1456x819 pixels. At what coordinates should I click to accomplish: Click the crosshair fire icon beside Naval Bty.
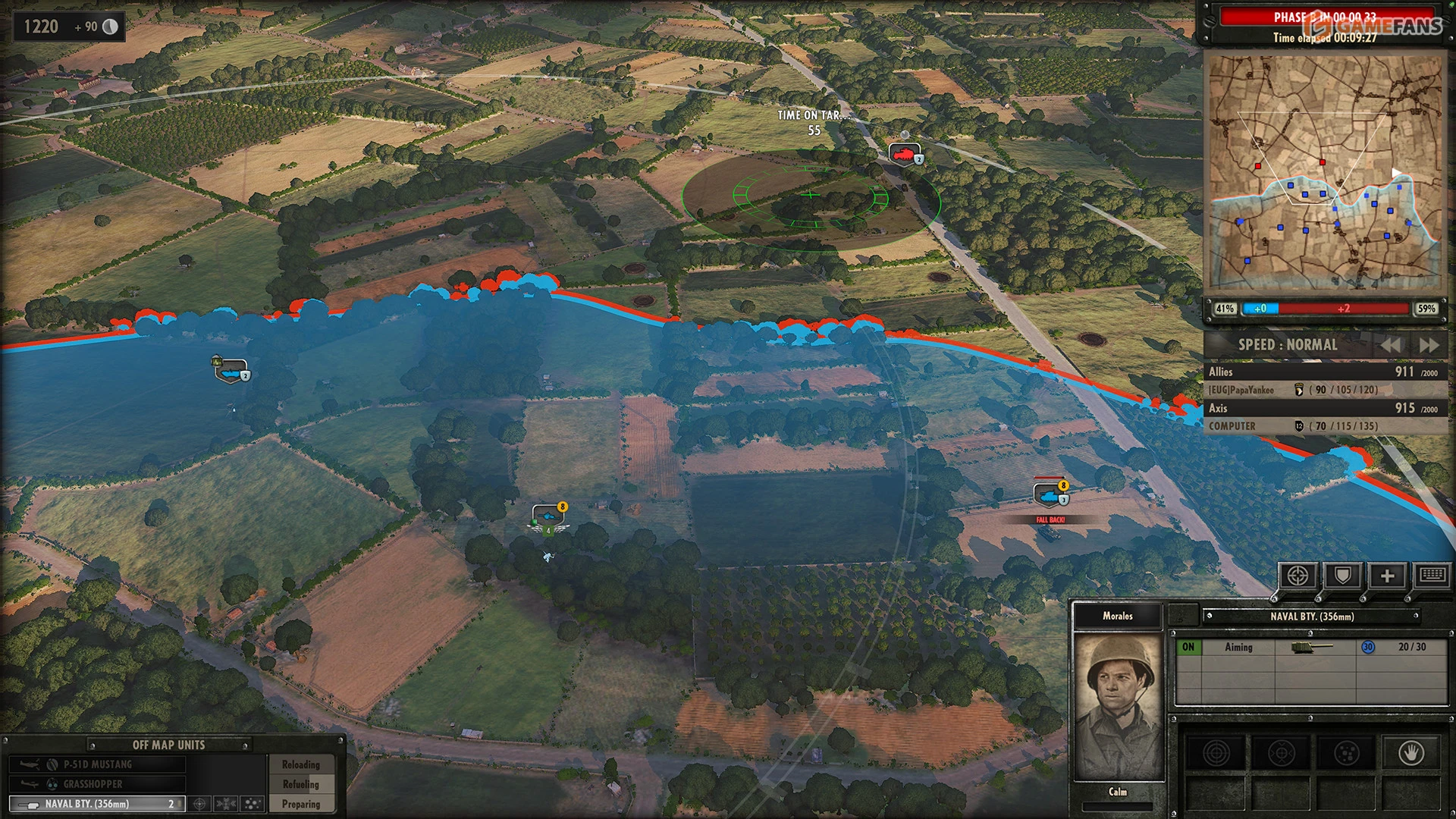tap(200, 804)
